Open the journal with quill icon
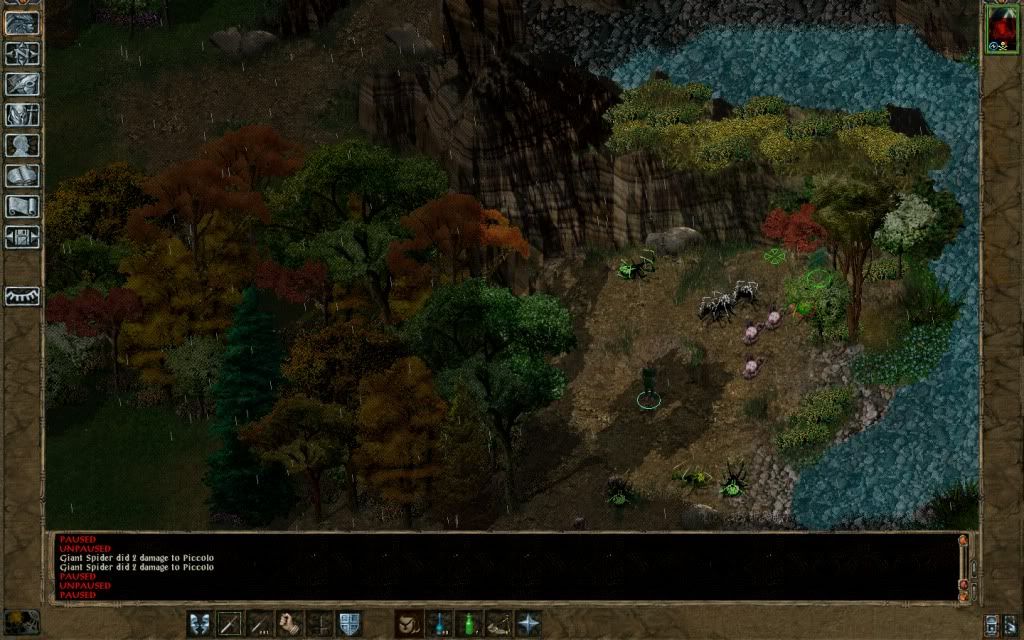The width and height of the screenshot is (1024, 640). 22,85
